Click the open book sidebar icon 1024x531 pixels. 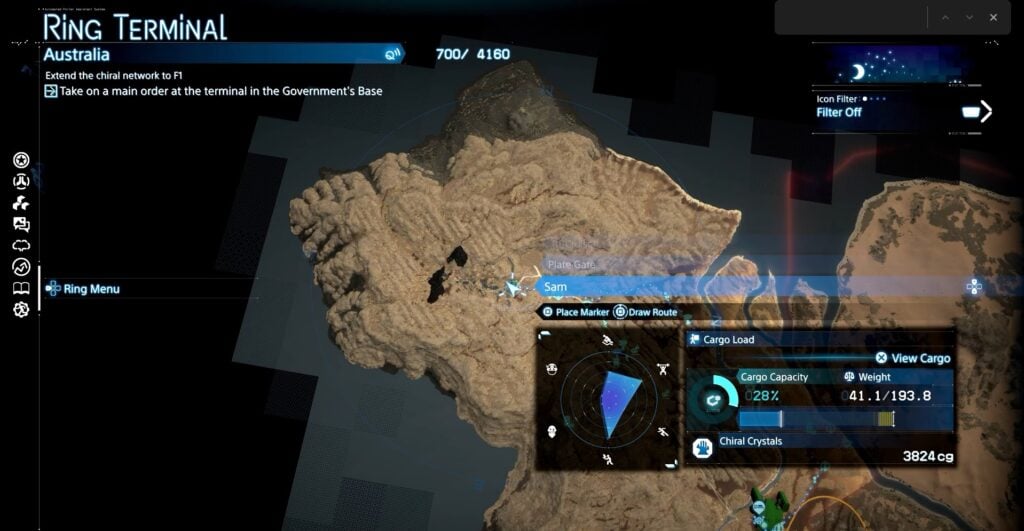tap(21, 288)
